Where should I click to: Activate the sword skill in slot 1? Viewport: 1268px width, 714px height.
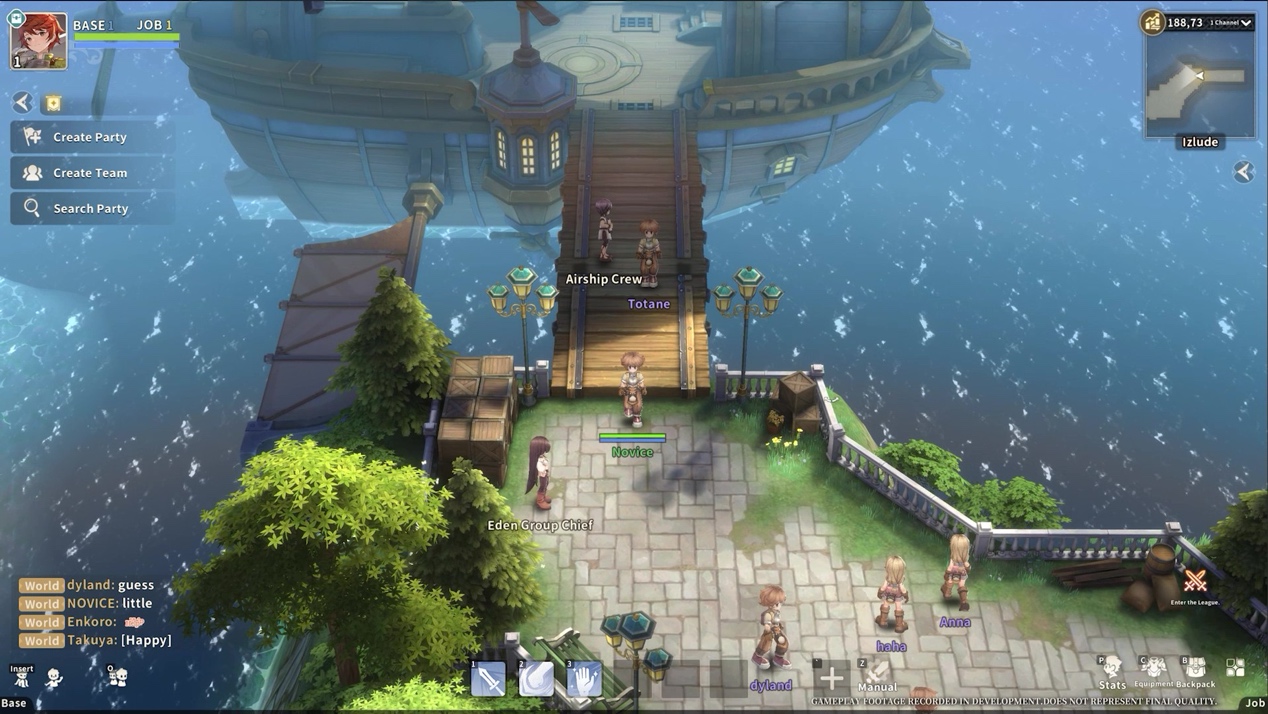[x=488, y=679]
